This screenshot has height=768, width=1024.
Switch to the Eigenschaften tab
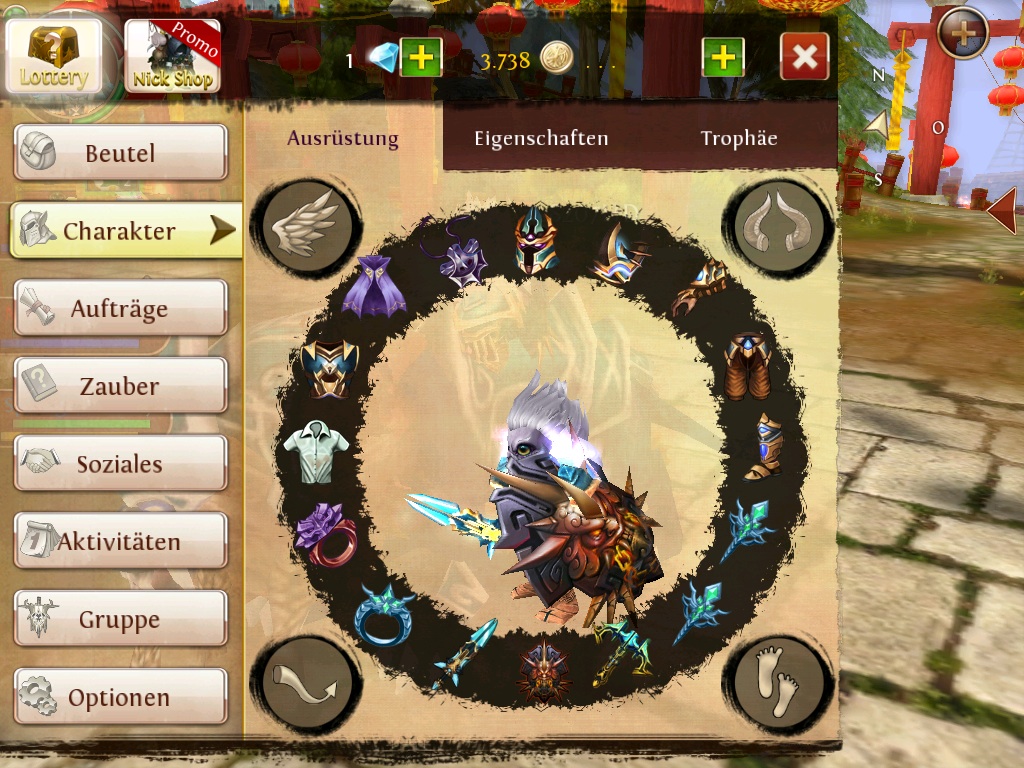541,139
